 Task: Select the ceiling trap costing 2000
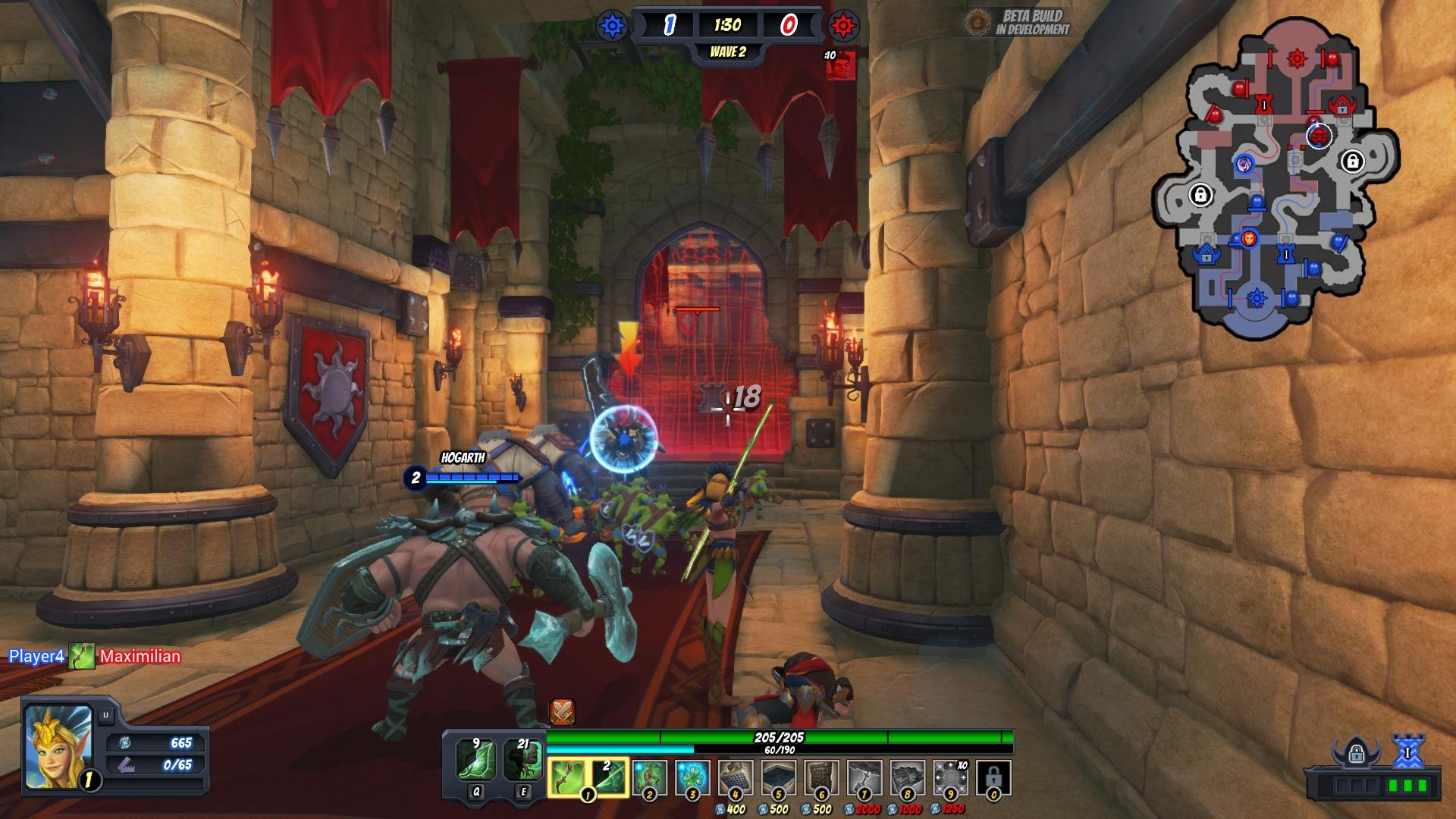pyautogui.click(x=864, y=777)
